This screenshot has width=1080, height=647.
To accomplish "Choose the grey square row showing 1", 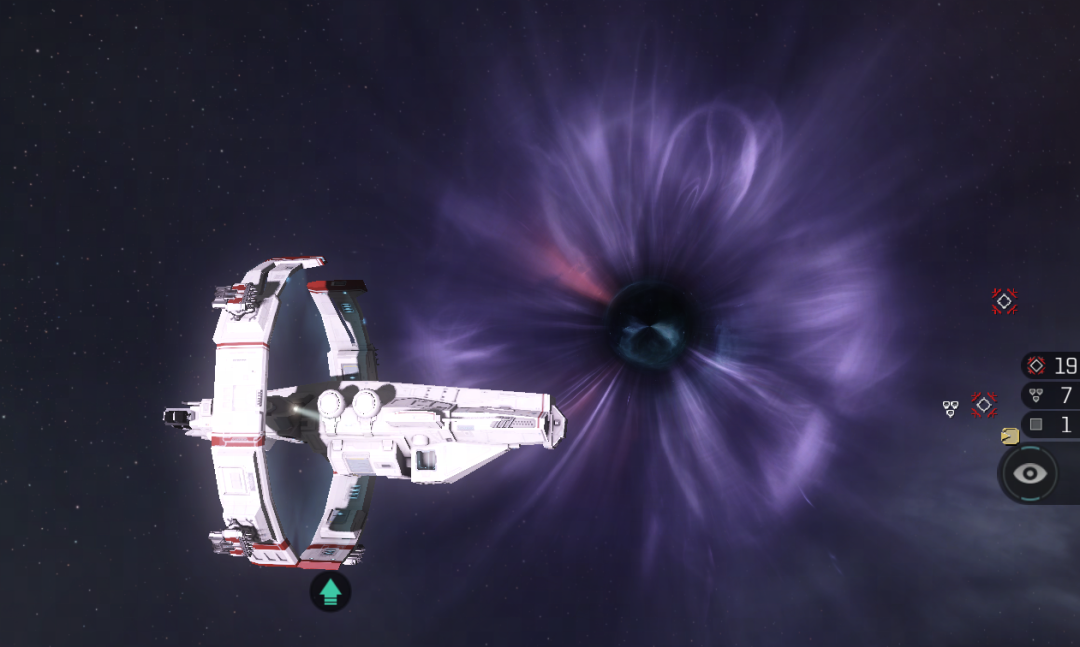I will click(x=1050, y=425).
